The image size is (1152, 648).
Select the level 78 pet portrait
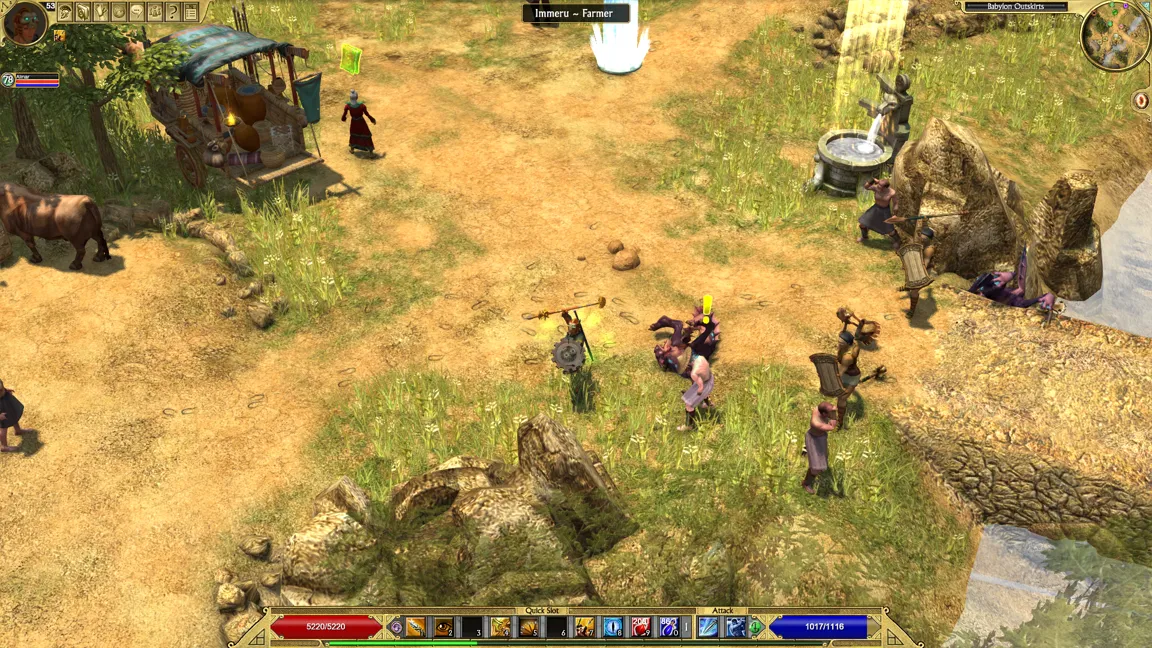8,80
